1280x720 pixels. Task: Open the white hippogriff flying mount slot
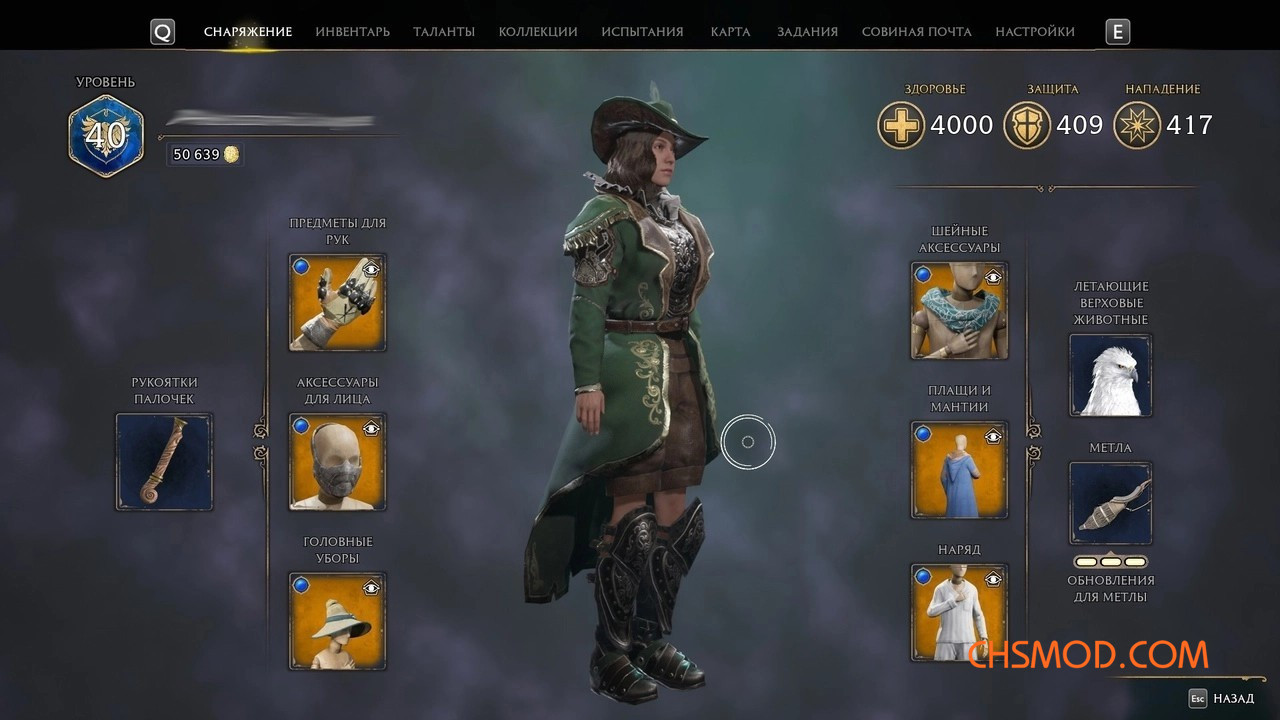pyautogui.click(x=1110, y=375)
